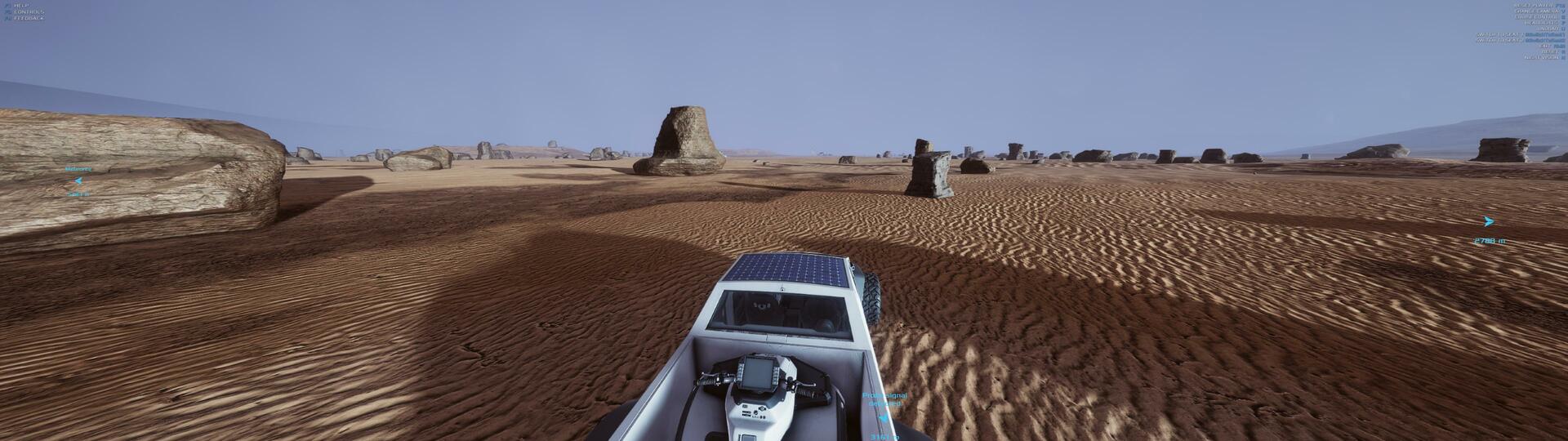Viewport: 1568px width, 441px height.
Task: Click the Probe signal detected marker
Action: click(883, 417)
